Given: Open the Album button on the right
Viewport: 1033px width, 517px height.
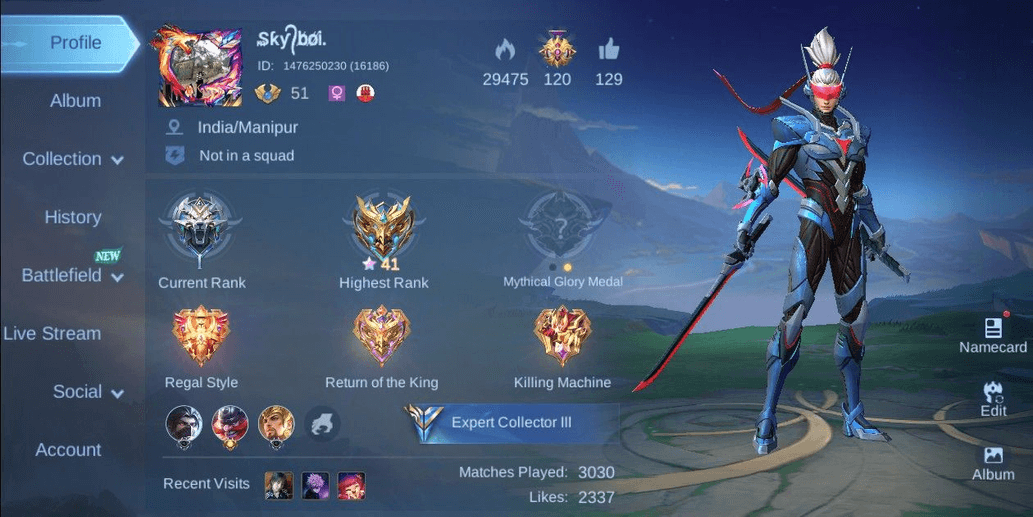Looking at the screenshot, I should tap(993, 463).
